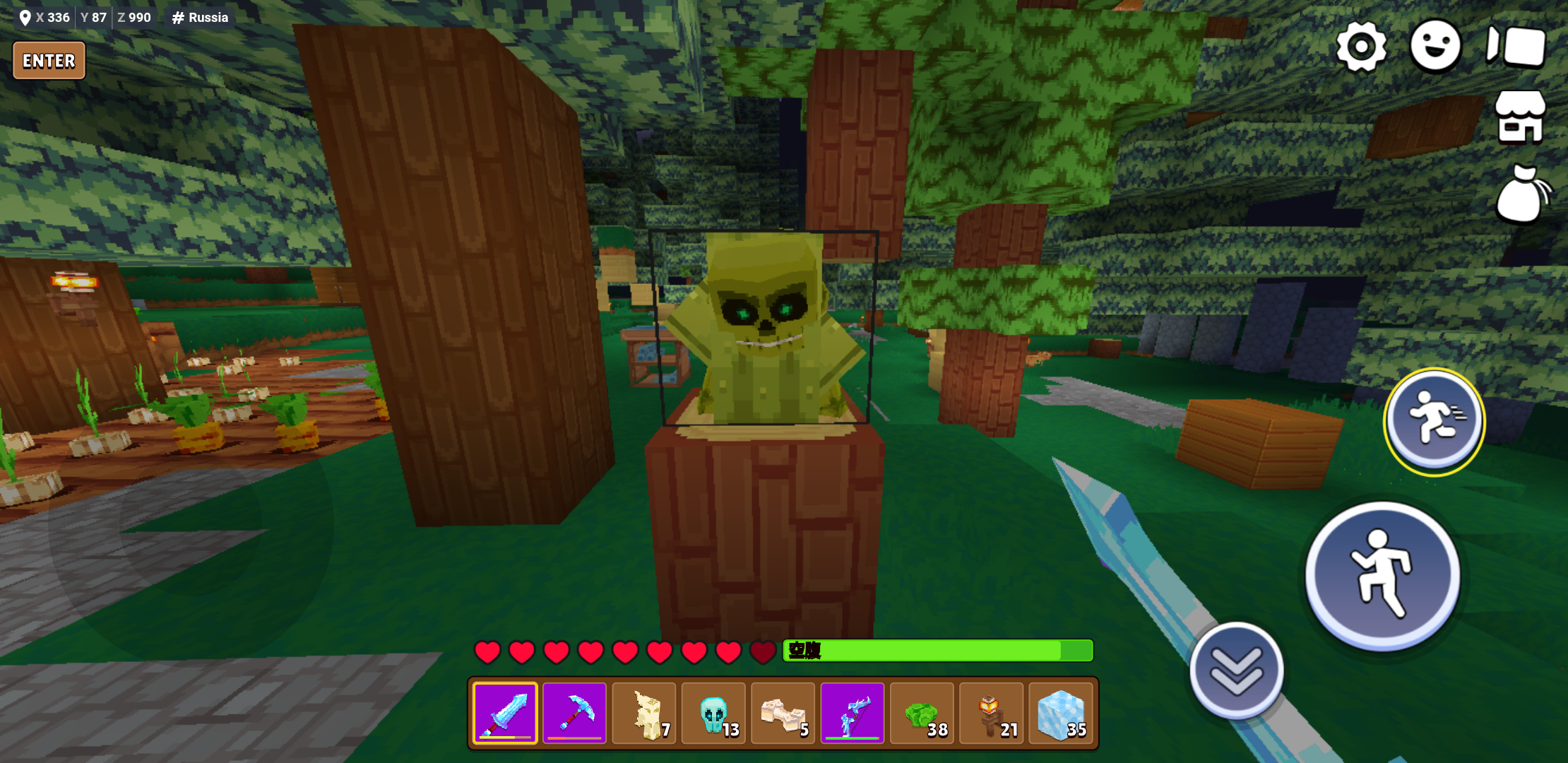Select the torch stack slot
The height and width of the screenshot is (763, 1568).
tap(991, 713)
